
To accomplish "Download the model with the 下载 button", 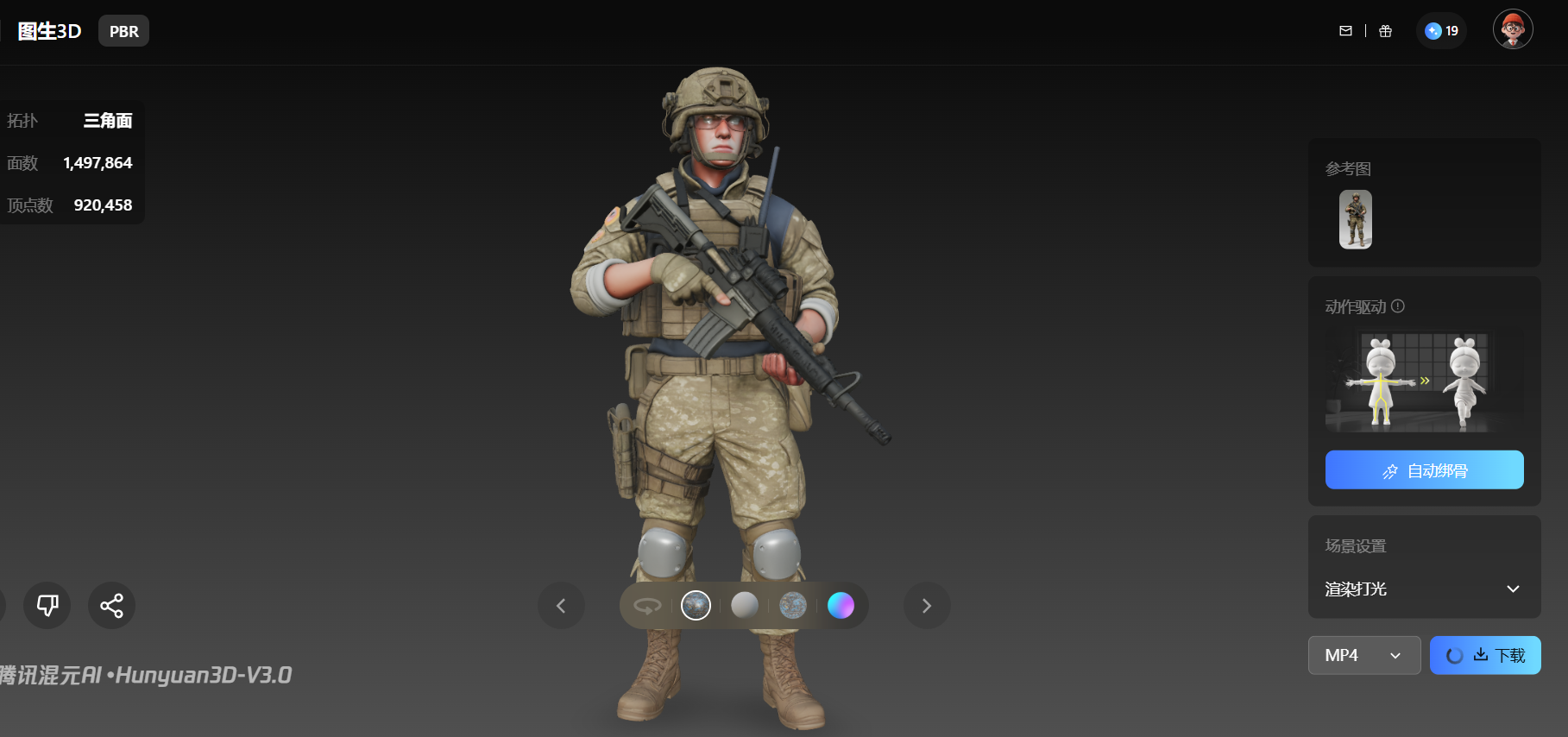I will click(1497, 656).
